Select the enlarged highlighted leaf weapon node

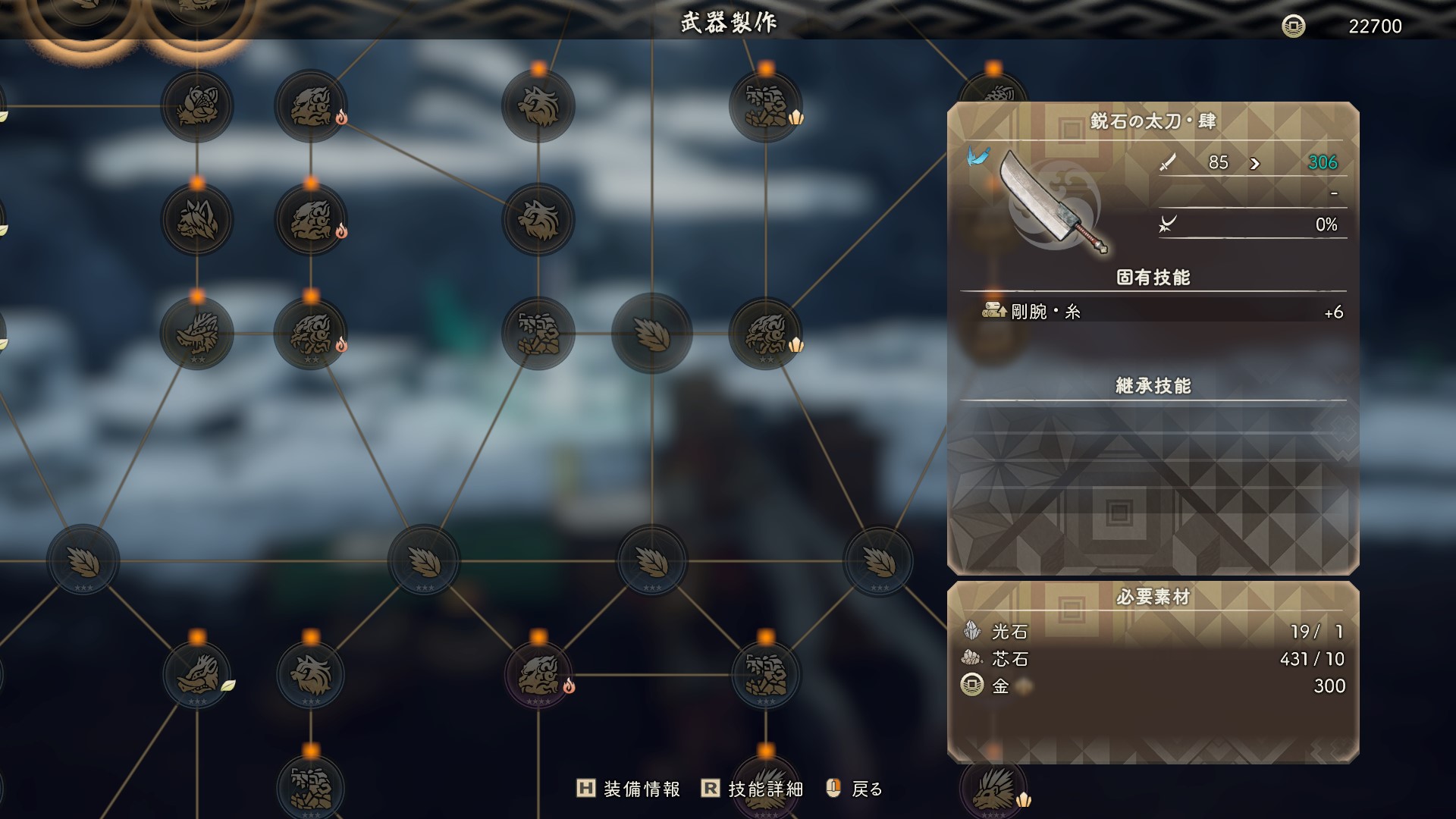pos(651,334)
